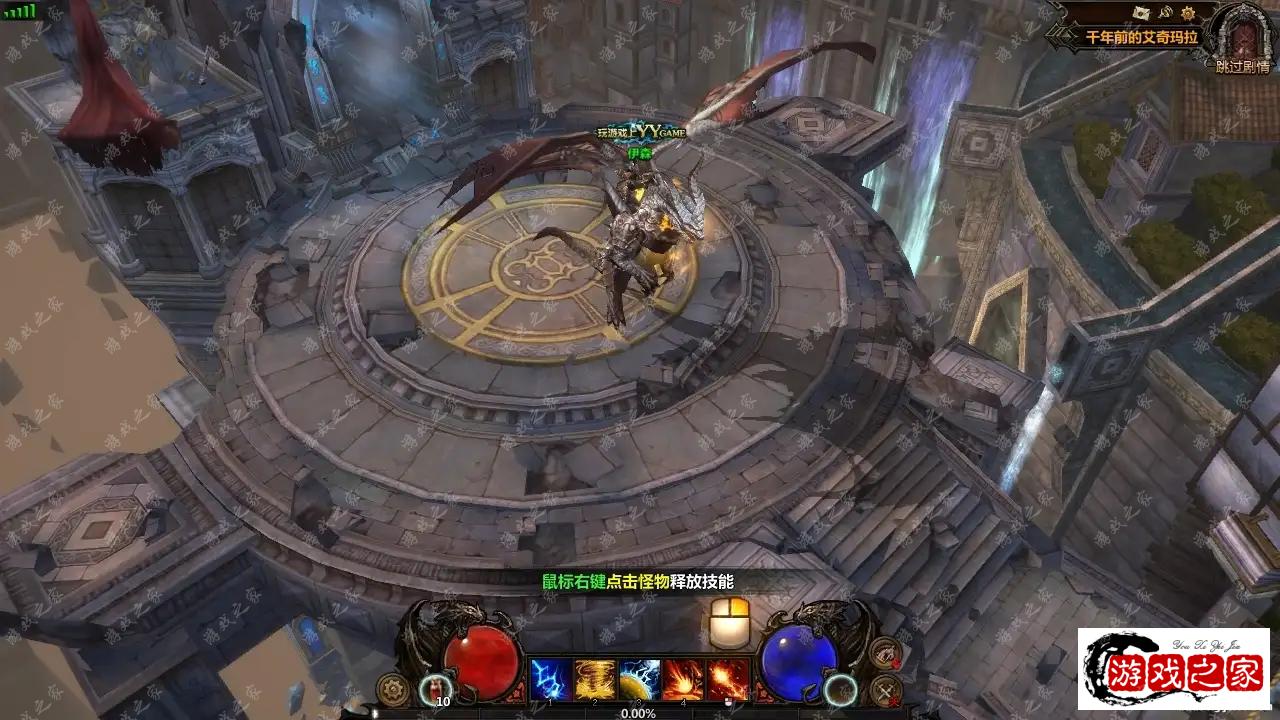Screen dimensions: 1280x720
Task: Toggle the sound speaker icon
Action: pos(1165,12)
